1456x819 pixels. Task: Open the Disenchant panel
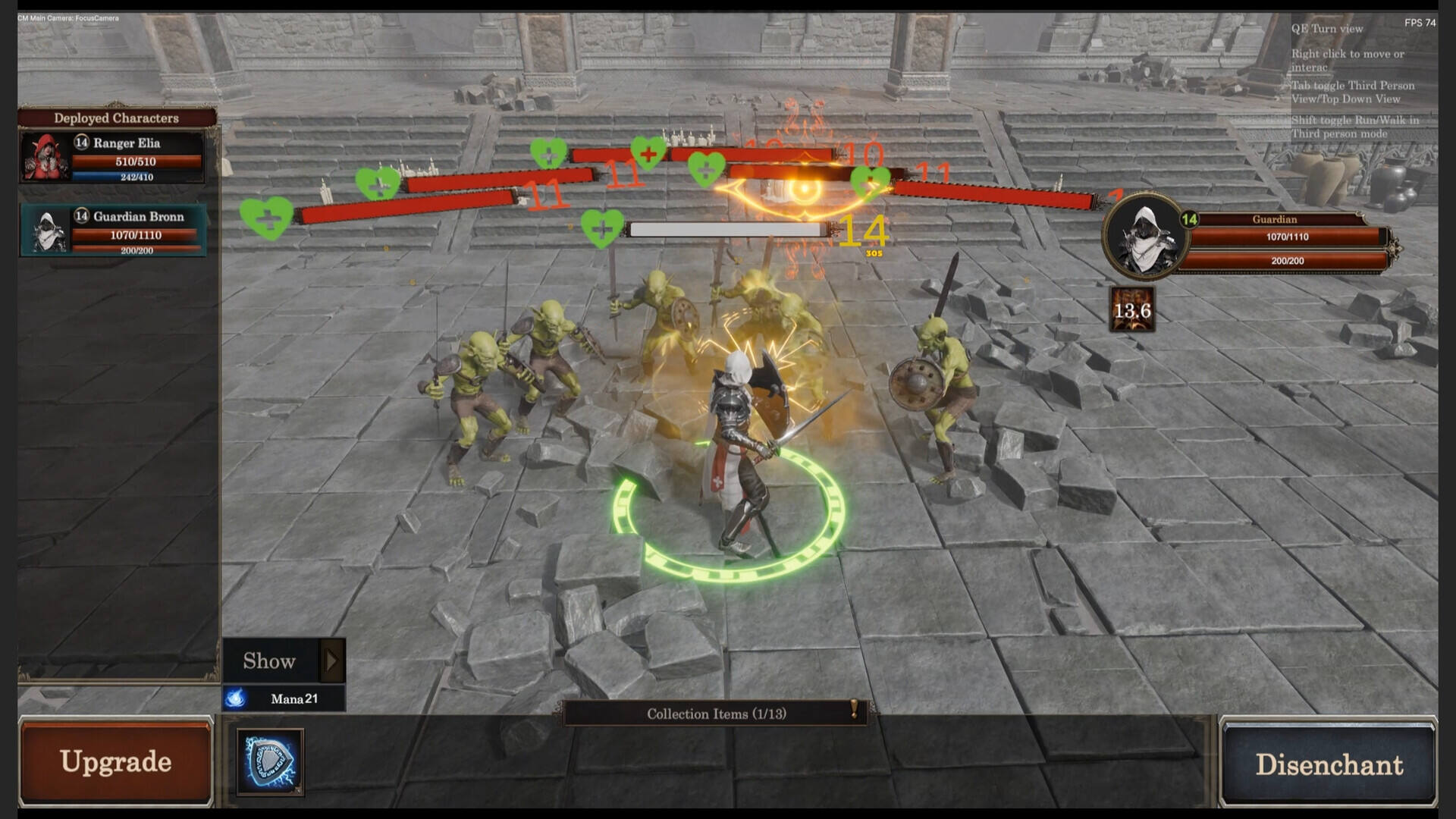click(1329, 764)
